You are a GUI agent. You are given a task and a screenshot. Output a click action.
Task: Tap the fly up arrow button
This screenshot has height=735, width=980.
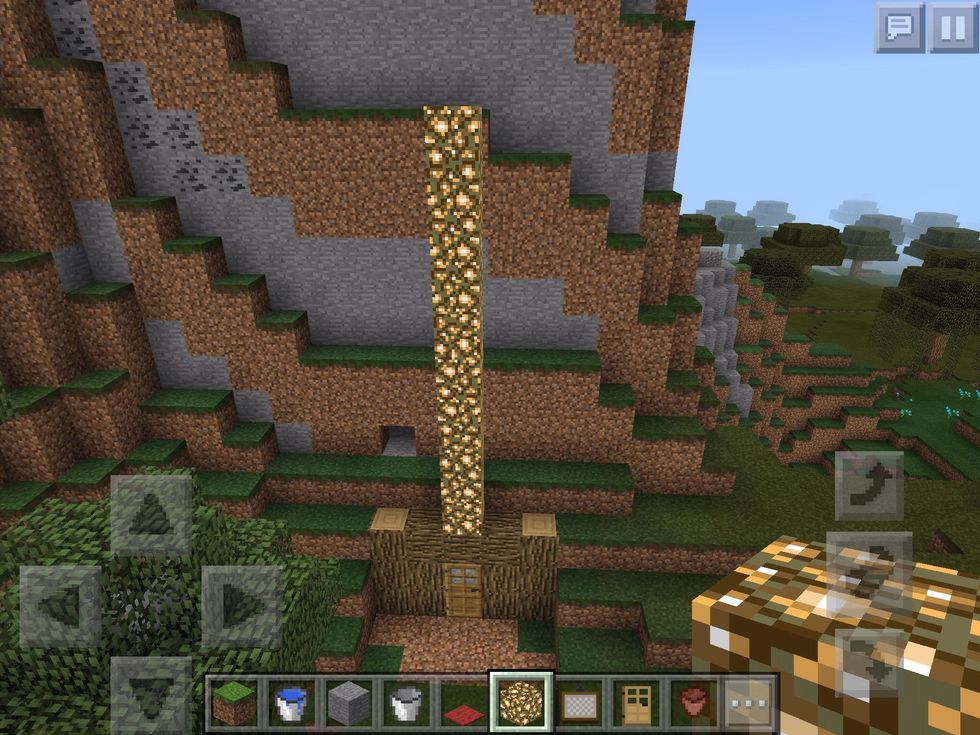coord(869,487)
